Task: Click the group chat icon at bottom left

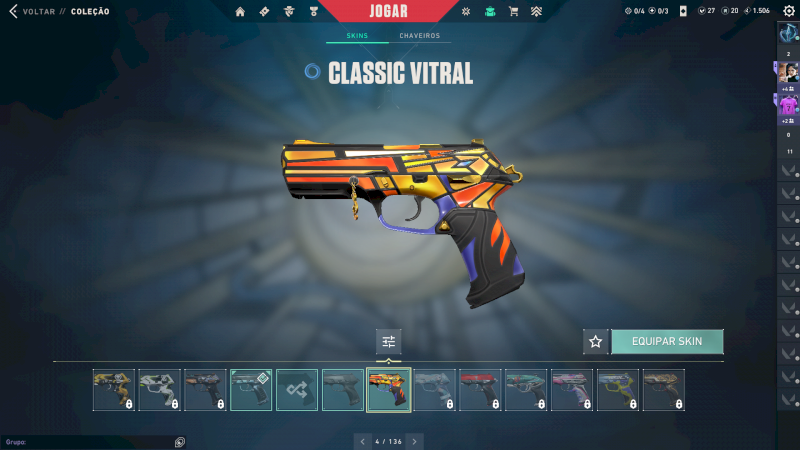Action: [179, 441]
